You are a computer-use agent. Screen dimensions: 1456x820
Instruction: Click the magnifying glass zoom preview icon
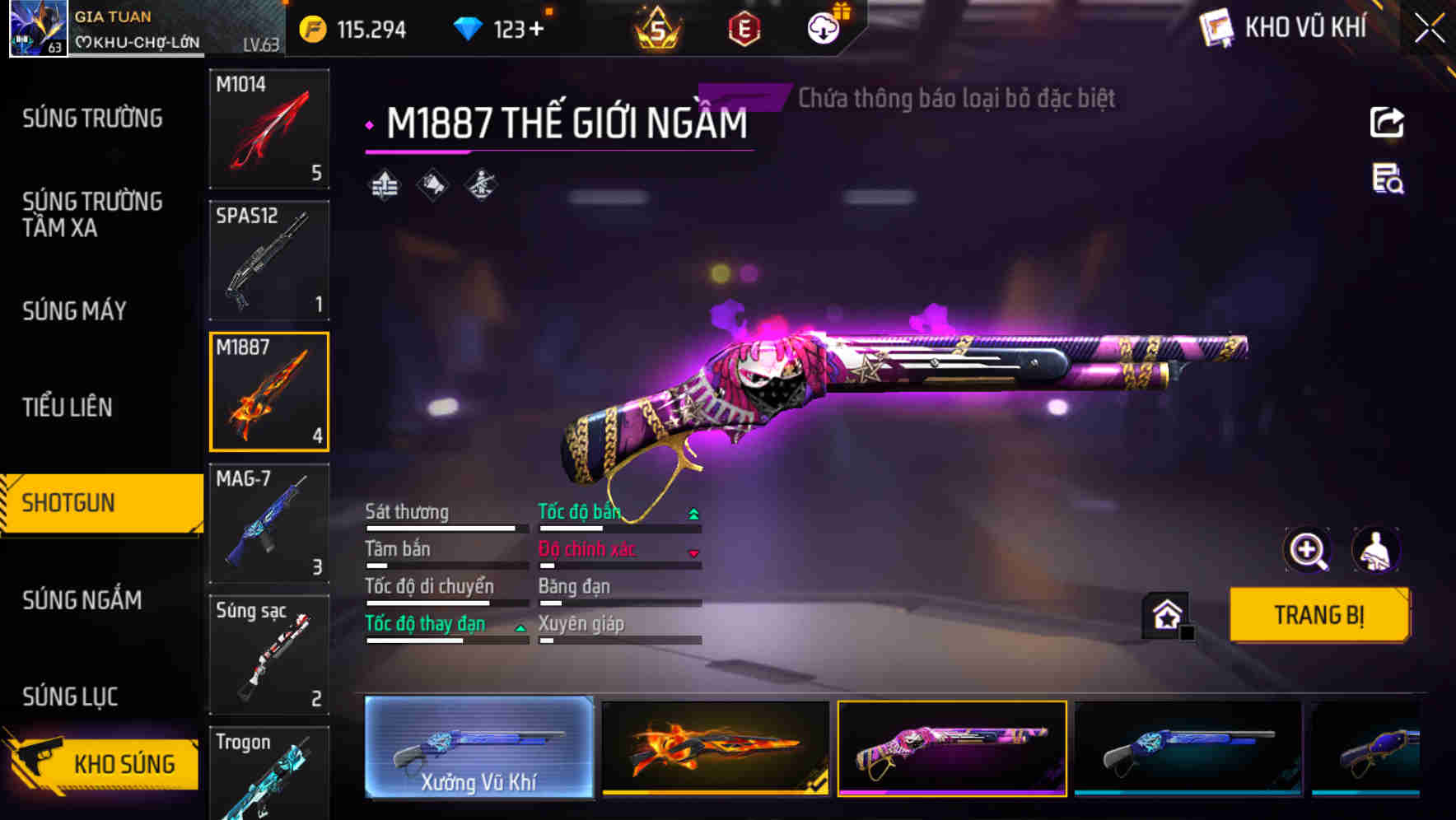1308,550
